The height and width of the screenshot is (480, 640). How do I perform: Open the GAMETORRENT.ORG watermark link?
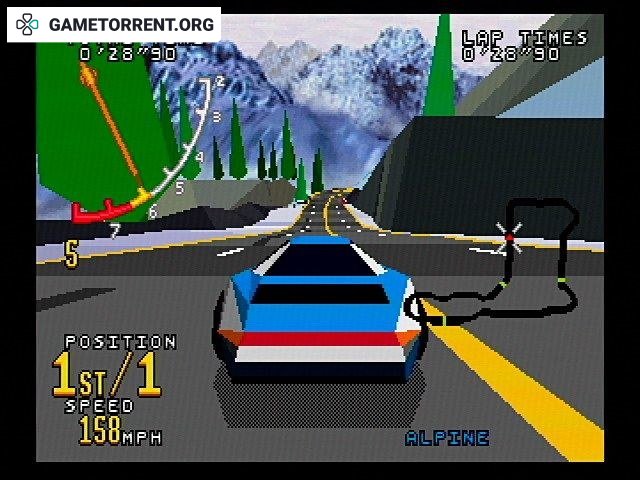click(114, 24)
